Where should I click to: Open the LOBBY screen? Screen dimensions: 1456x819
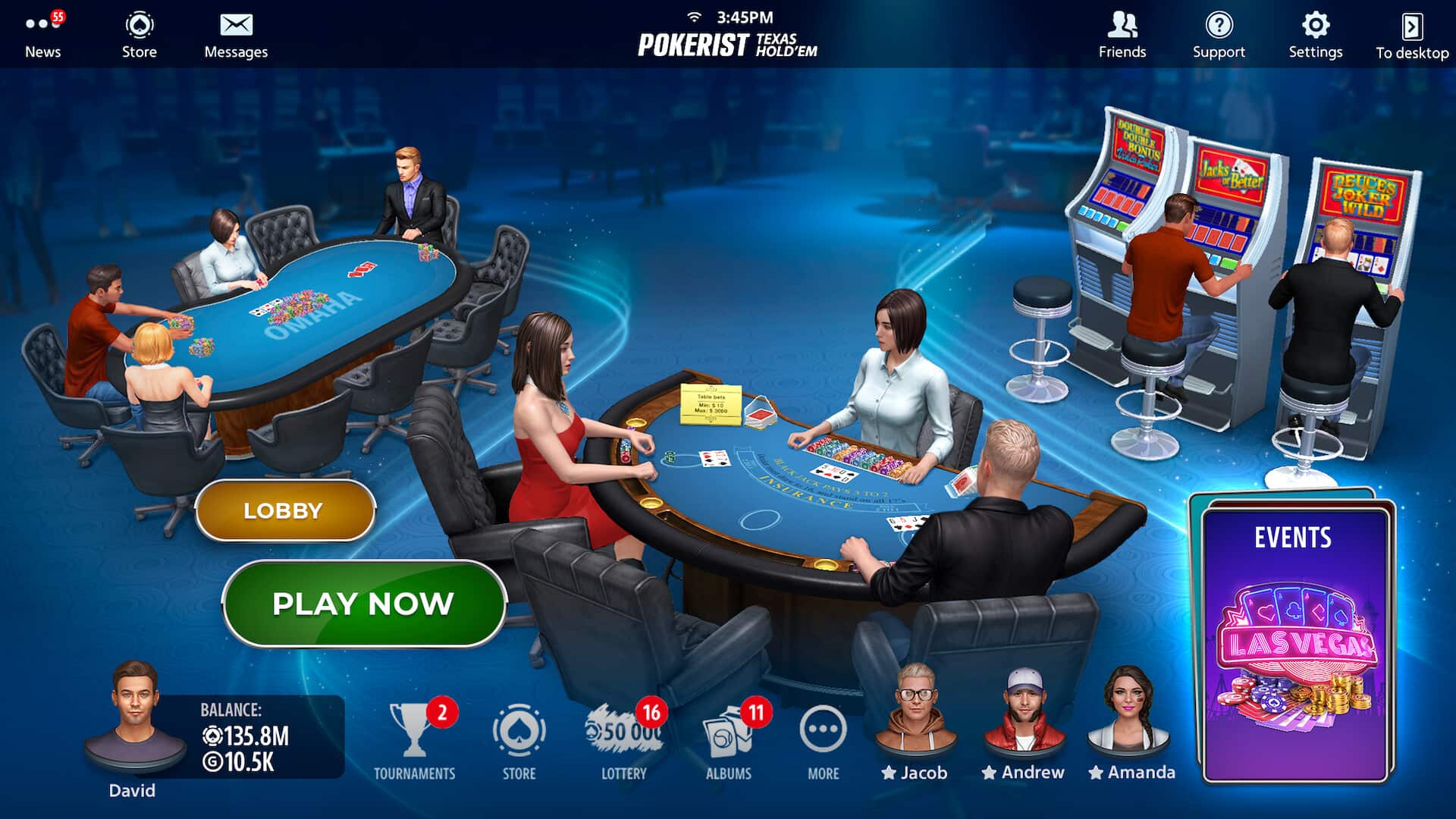pos(284,510)
